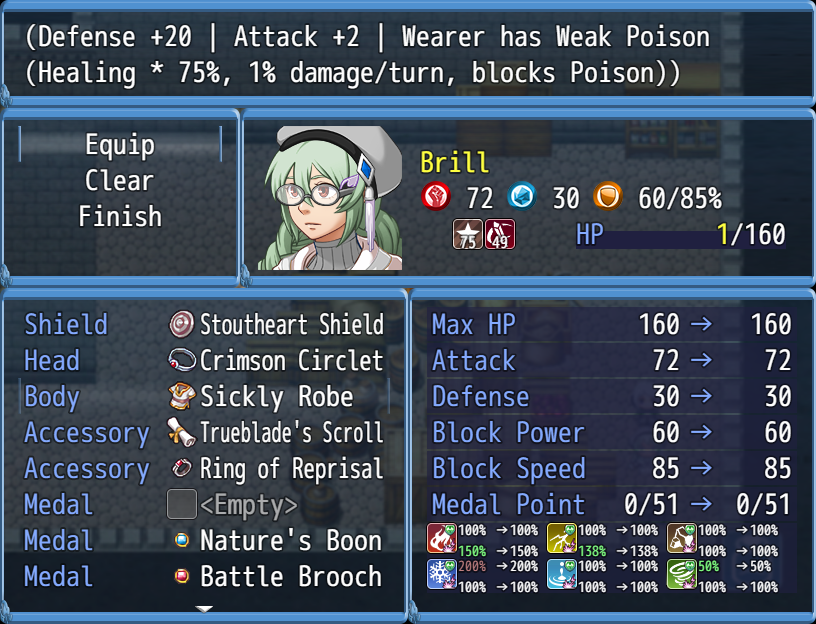Select the Clear command
The width and height of the screenshot is (816, 624).
point(120,181)
